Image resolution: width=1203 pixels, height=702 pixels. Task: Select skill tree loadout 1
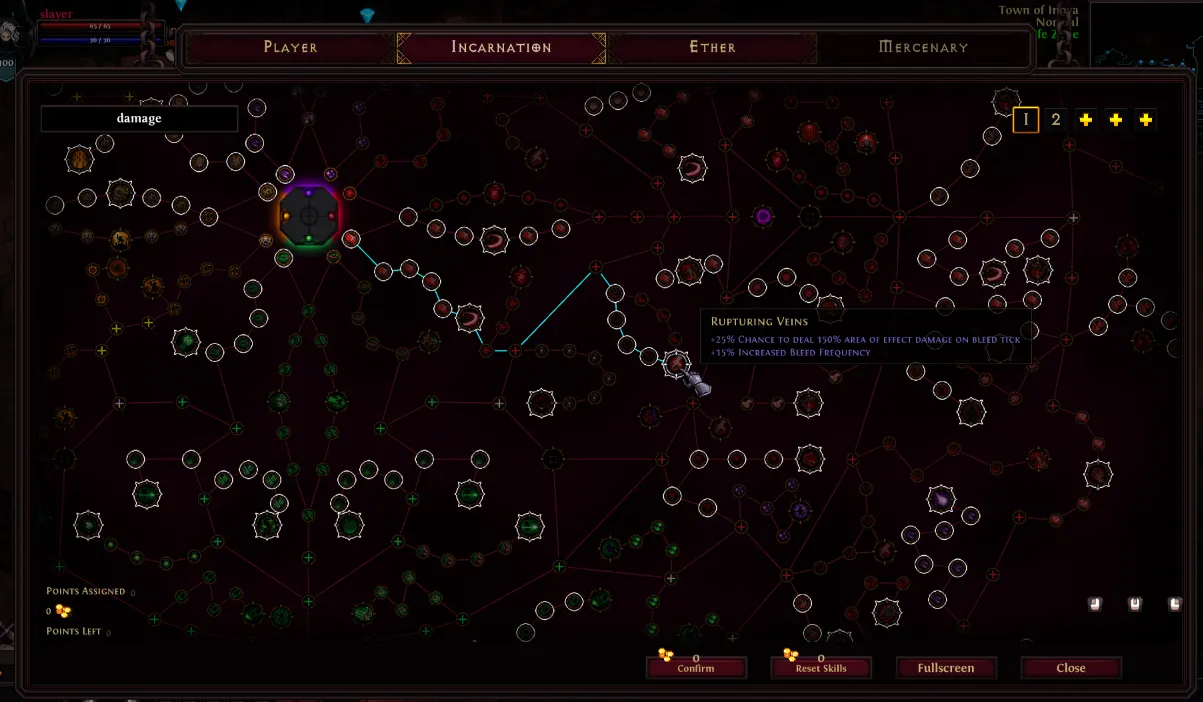point(1025,120)
